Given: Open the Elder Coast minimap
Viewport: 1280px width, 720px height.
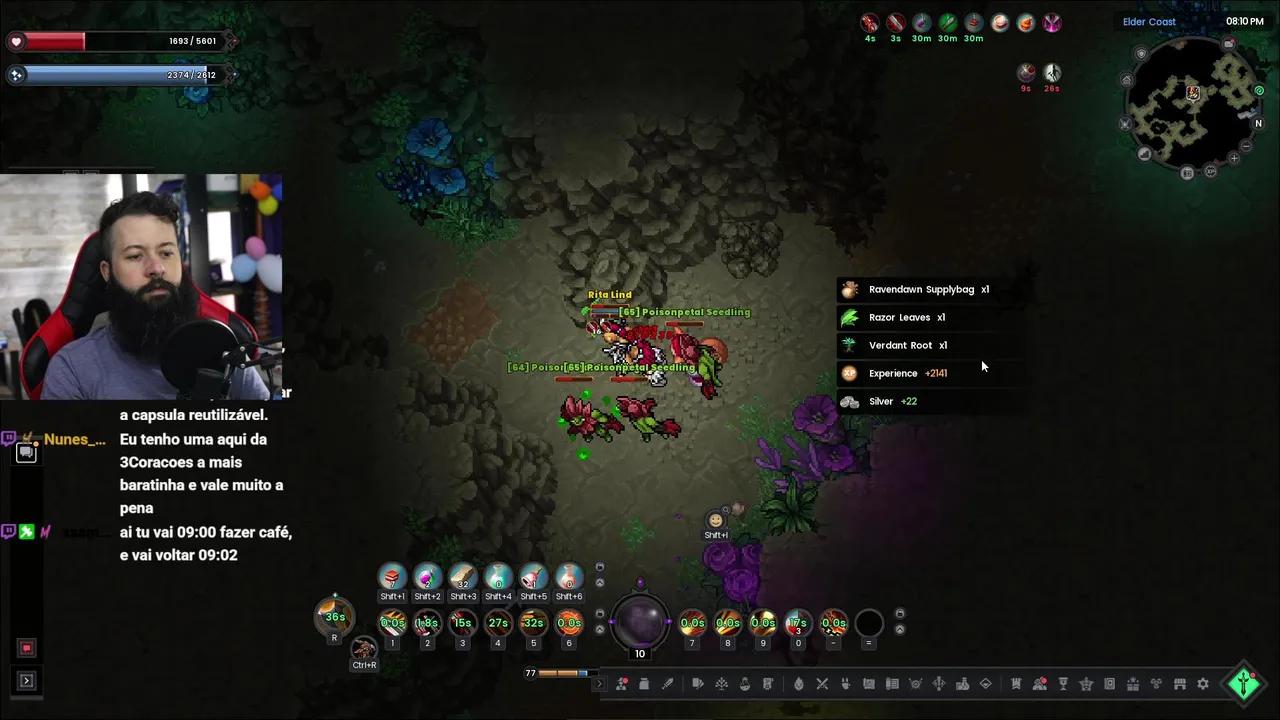Looking at the screenshot, I should tap(1191, 102).
